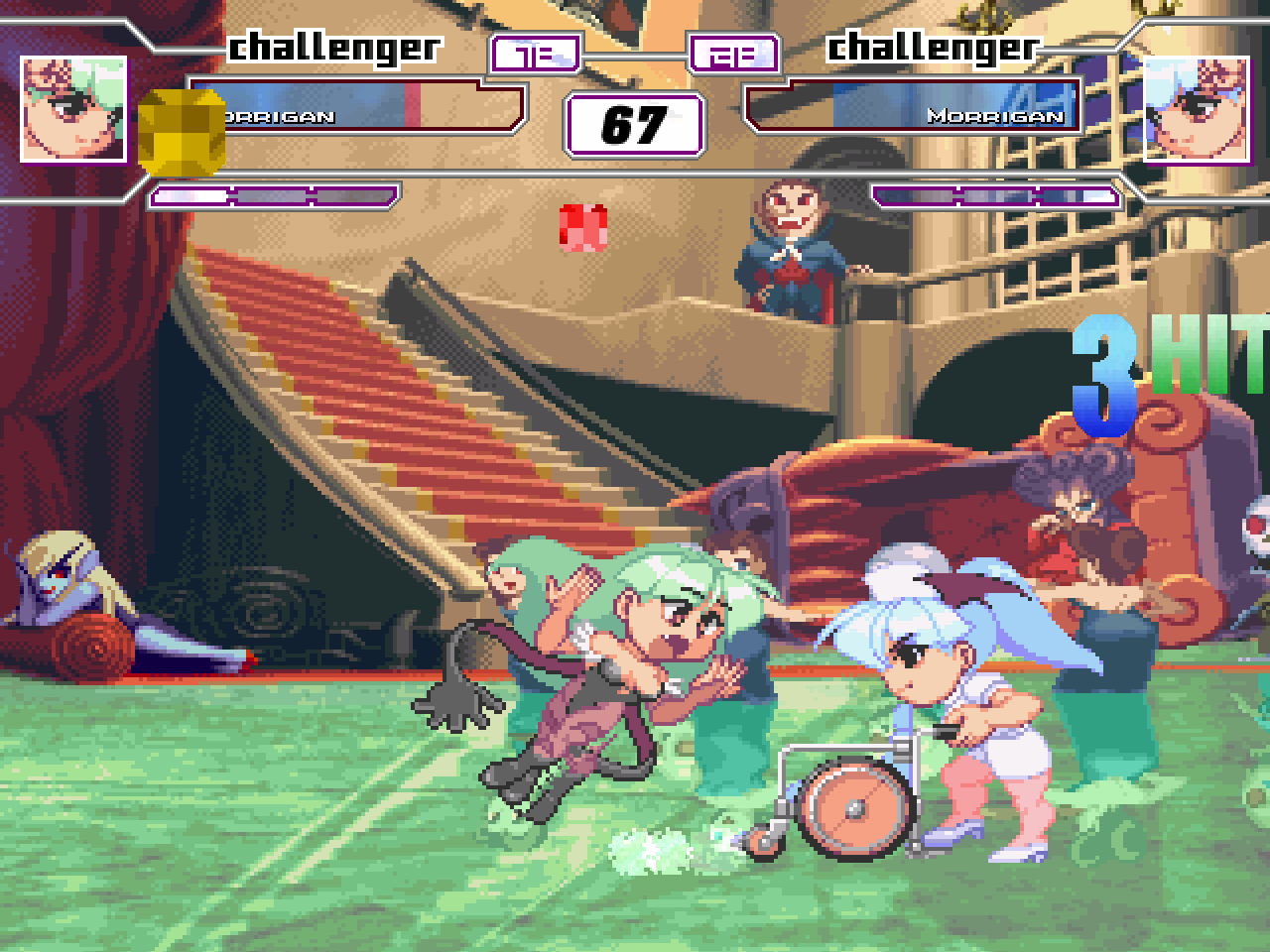The image size is (1270, 952).
Task: Click the Morrigan nameplate on the right
Action: (996, 116)
